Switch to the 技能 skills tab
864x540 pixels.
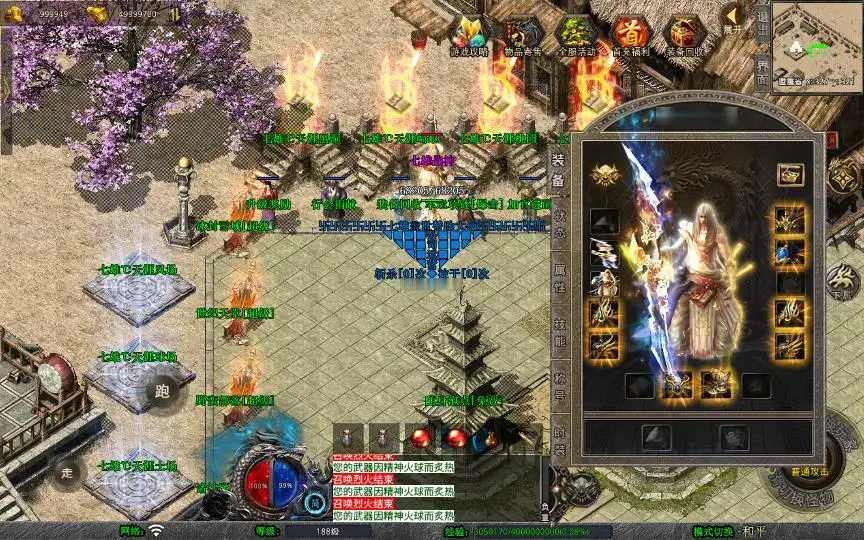click(x=558, y=330)
